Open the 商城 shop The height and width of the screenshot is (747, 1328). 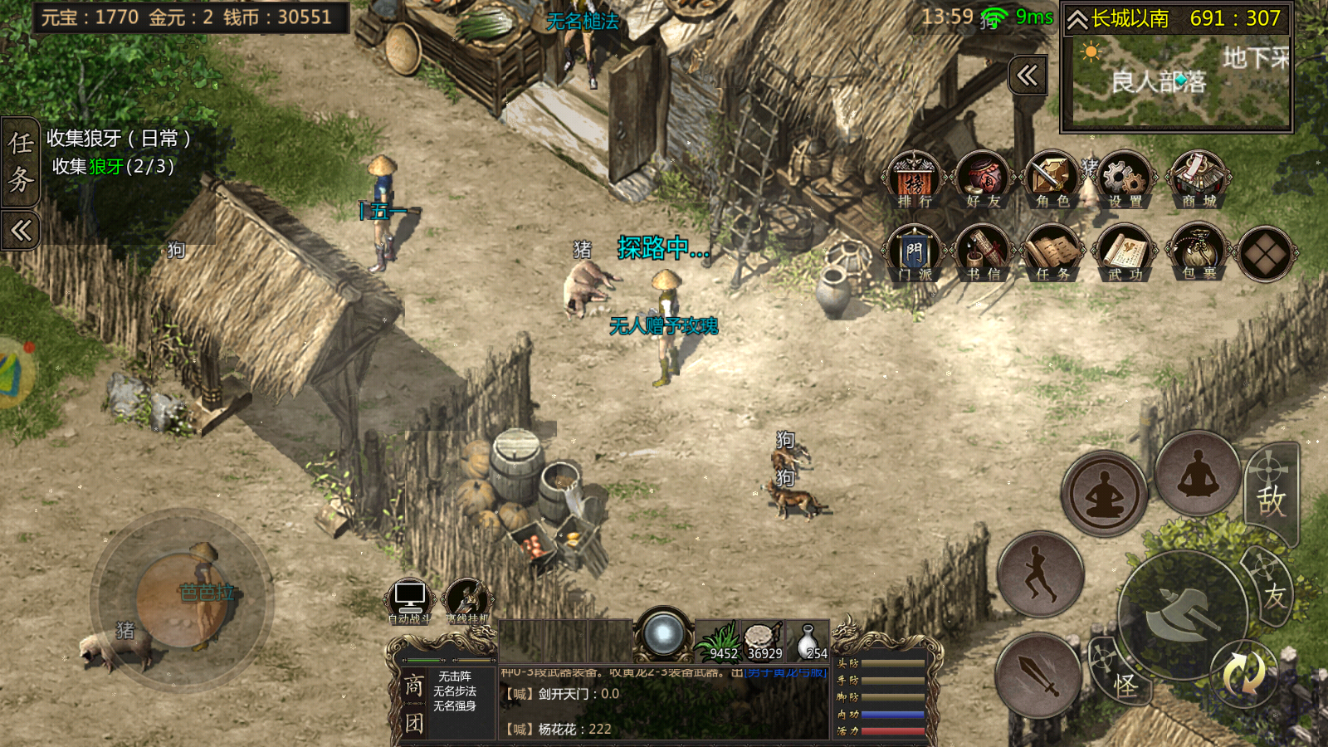[x=1198, y=180]
